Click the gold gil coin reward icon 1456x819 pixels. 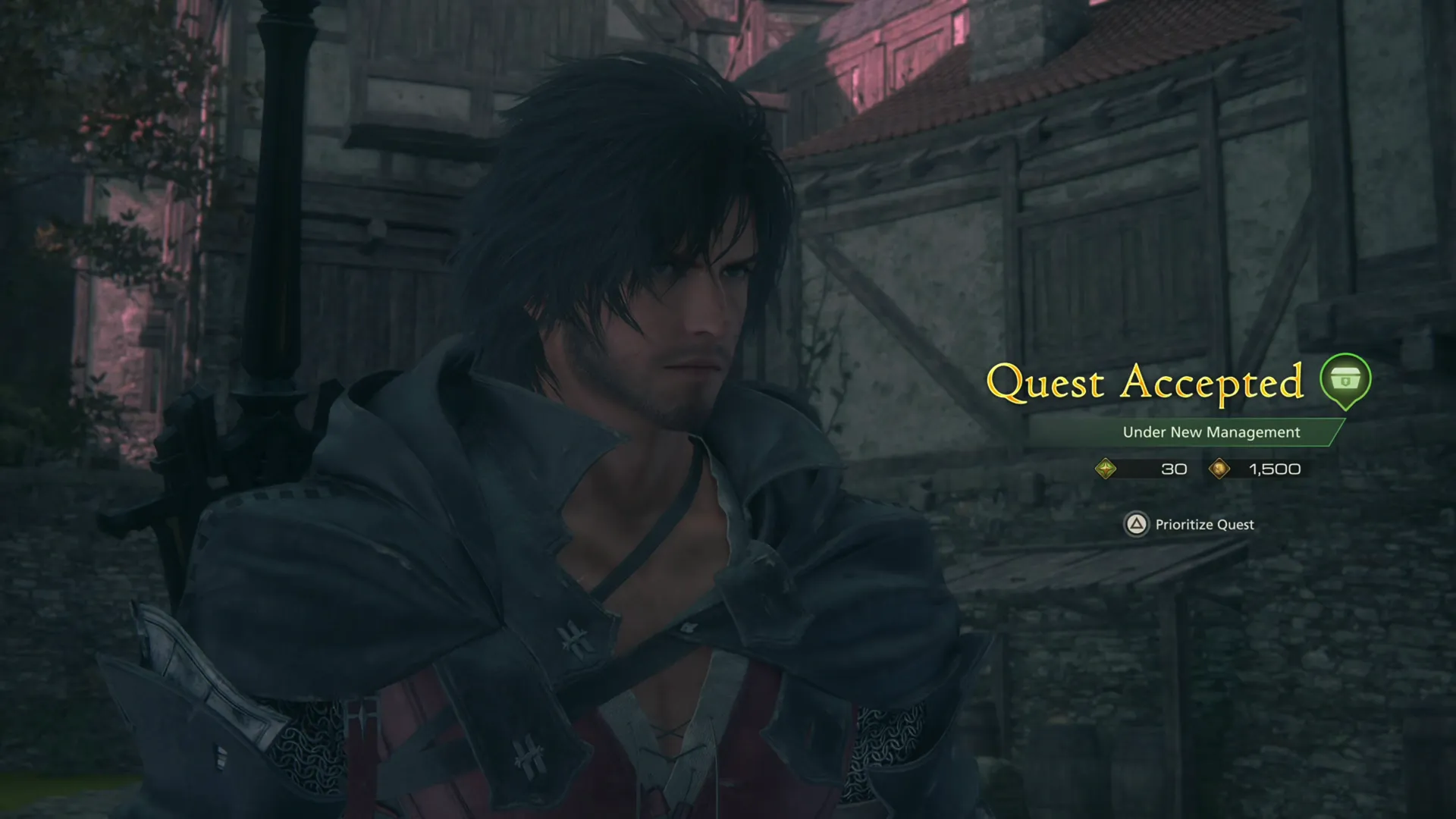click(x=1219, y=469)
